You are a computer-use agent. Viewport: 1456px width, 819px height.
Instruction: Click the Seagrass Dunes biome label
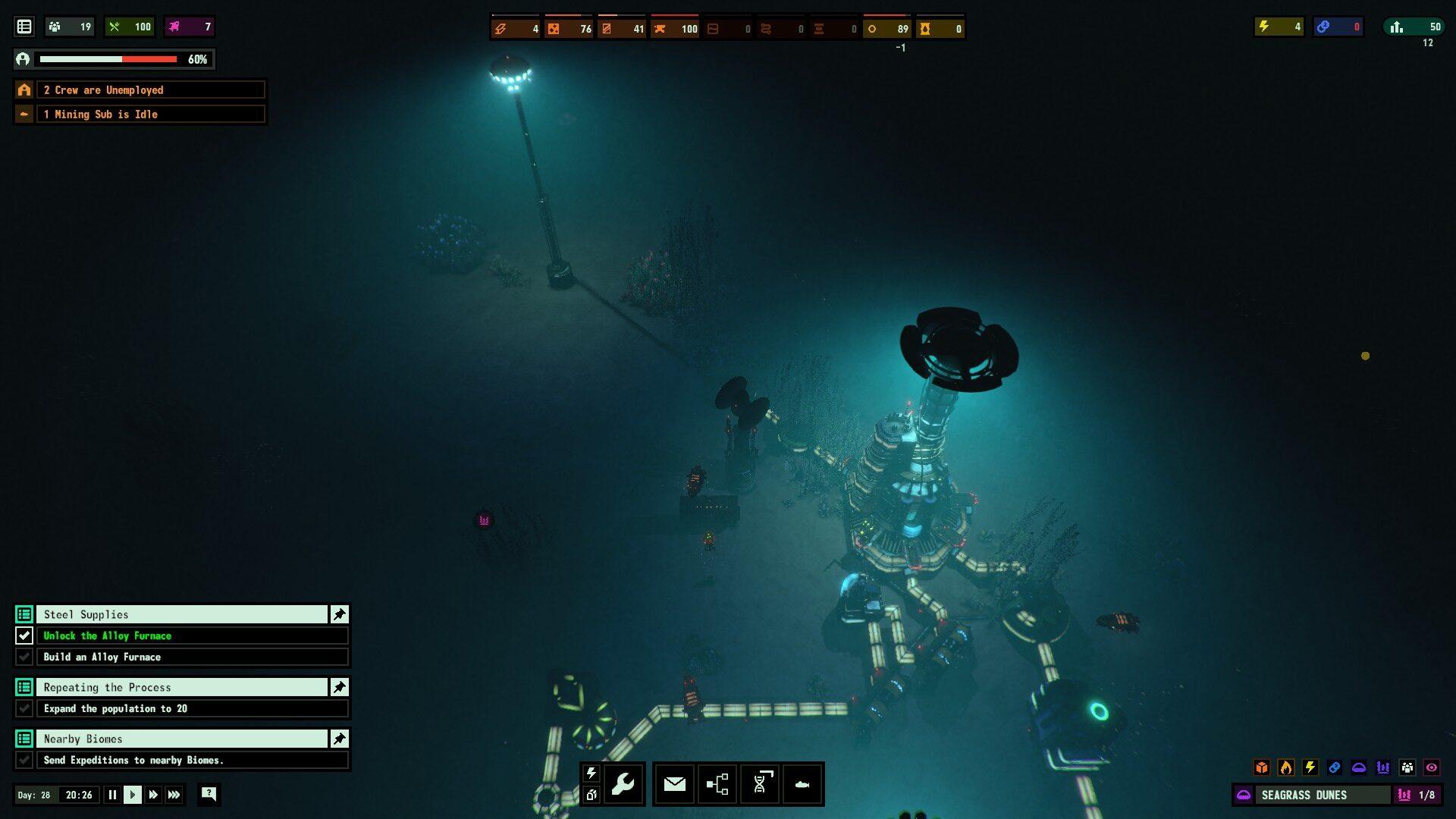pos(1314,795)
